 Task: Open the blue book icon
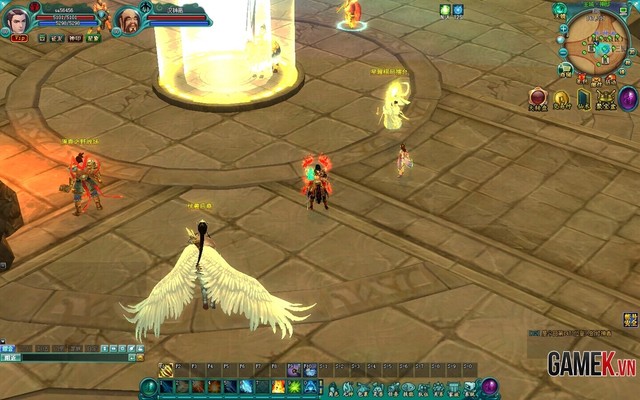[x=583, y=98]
